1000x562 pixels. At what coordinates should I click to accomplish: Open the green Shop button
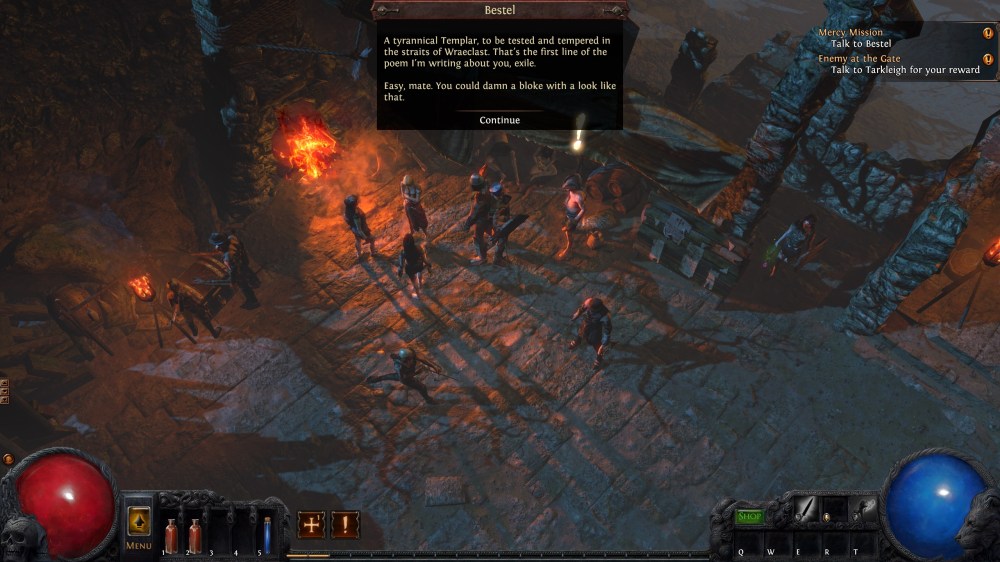750,516
